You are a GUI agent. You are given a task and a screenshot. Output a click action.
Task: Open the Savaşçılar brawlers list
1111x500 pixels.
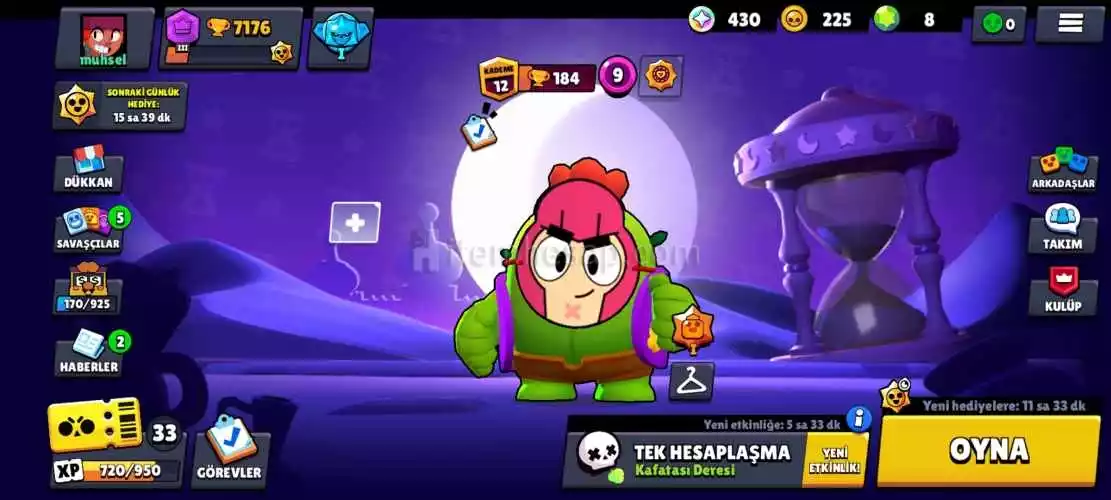89,230
